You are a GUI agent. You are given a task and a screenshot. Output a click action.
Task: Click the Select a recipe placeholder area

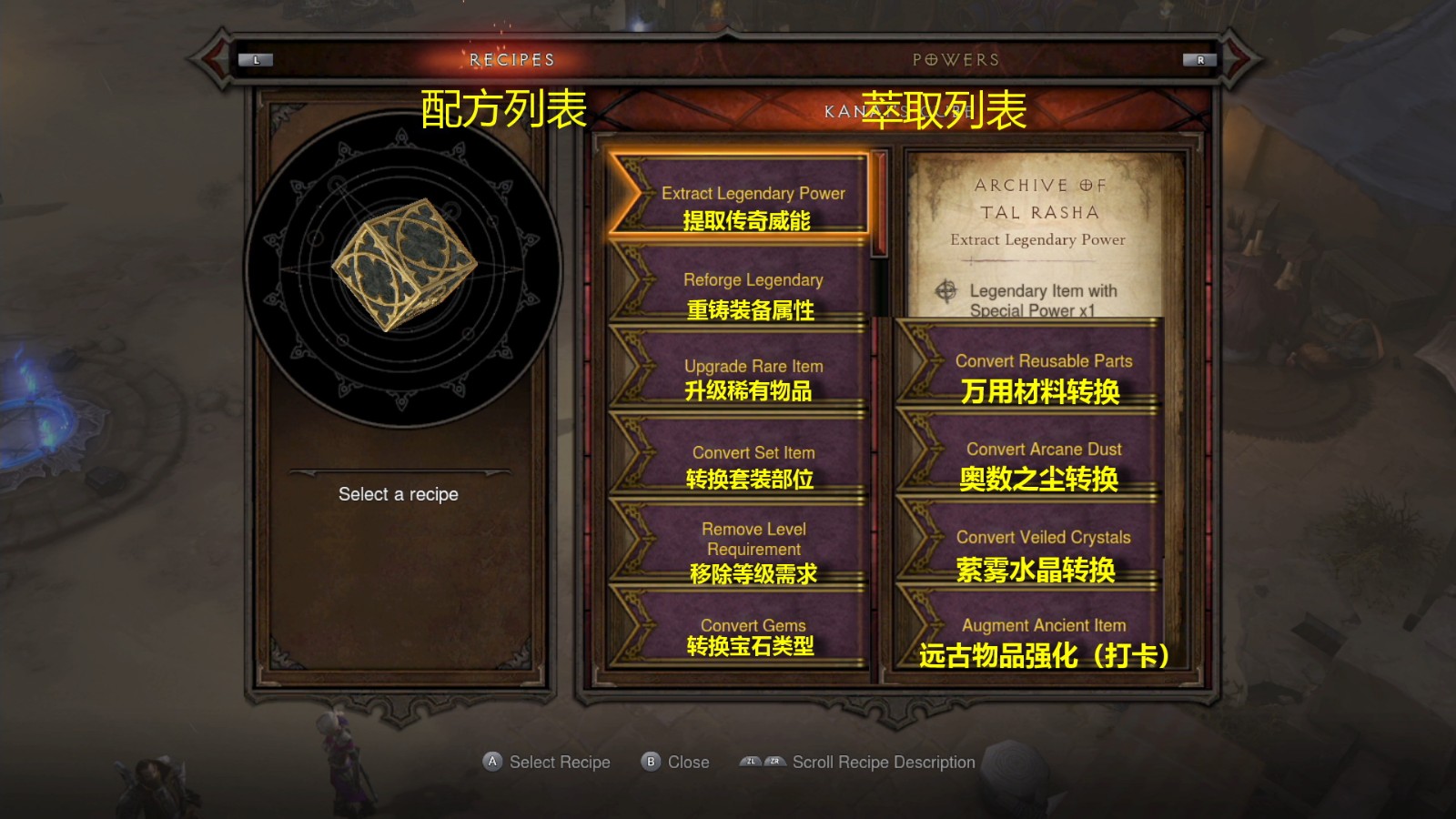[x=398, y=494]
